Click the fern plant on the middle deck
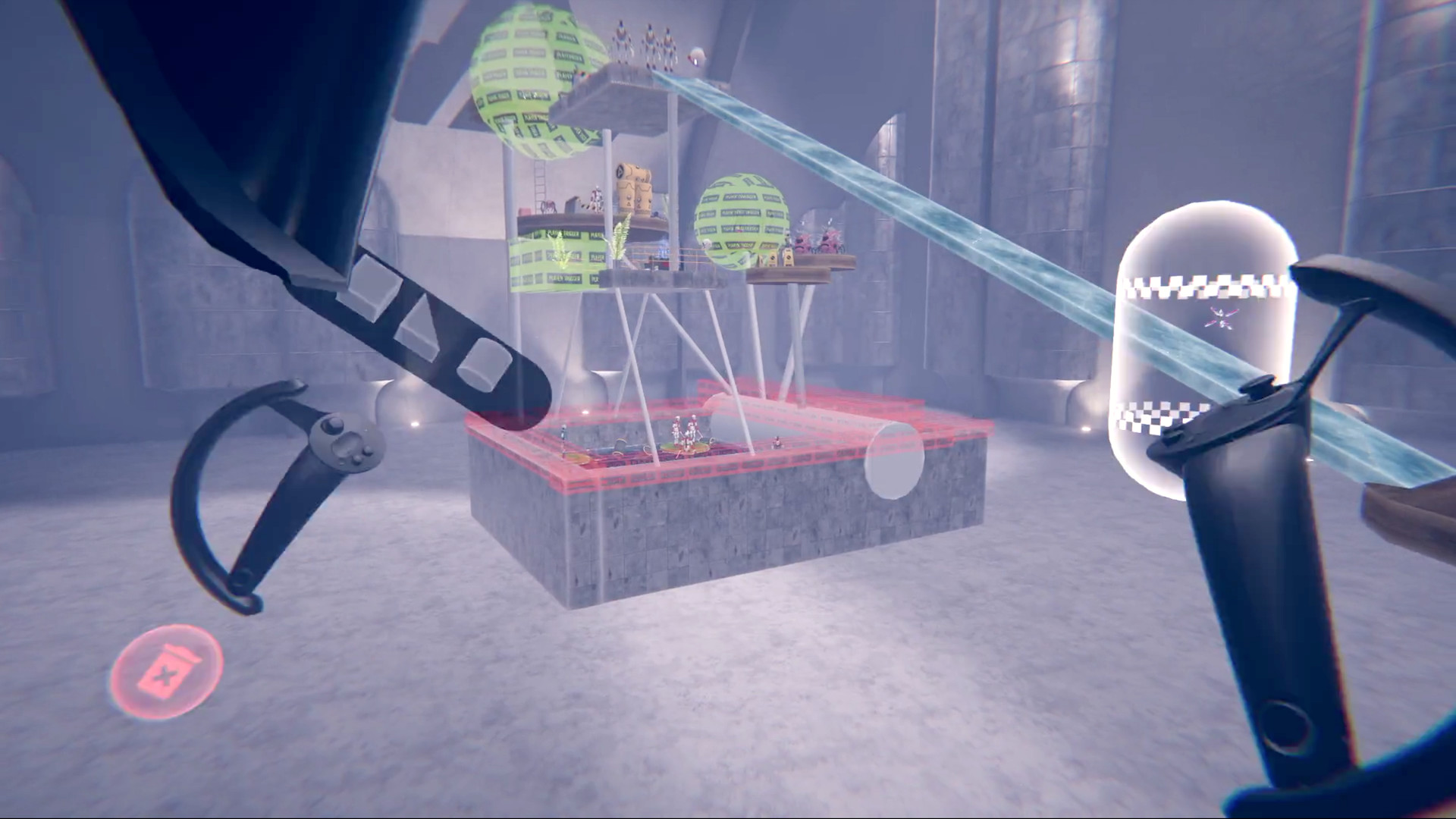The height and width of the screenshot is (819, 1456). 620,240
